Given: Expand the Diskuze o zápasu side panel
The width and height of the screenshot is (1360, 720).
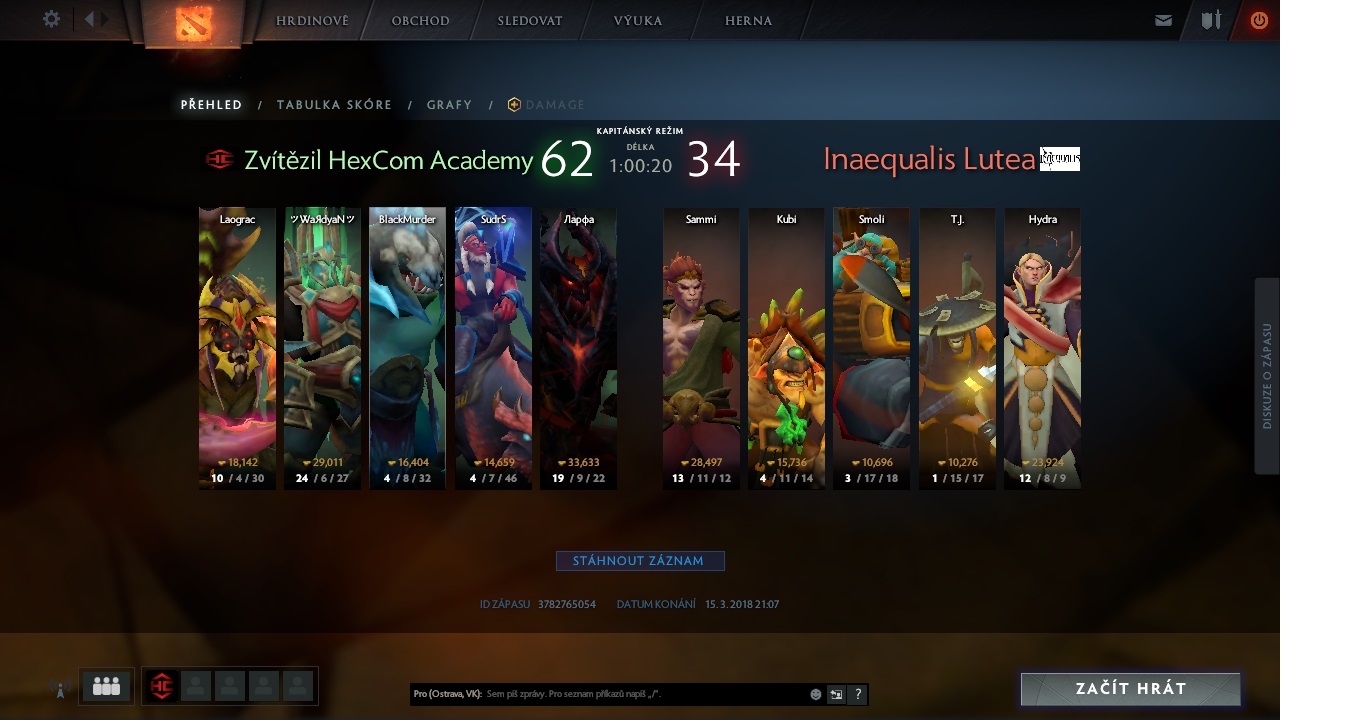Looking at the screenshot, I should pos(1267,375).
